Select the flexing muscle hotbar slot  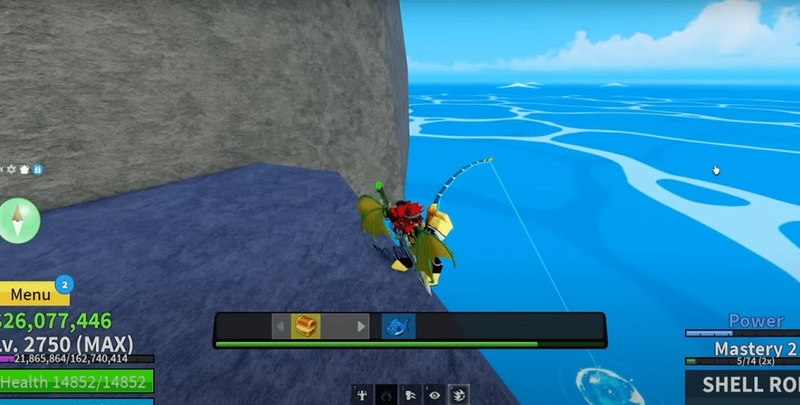pos(361,395)
